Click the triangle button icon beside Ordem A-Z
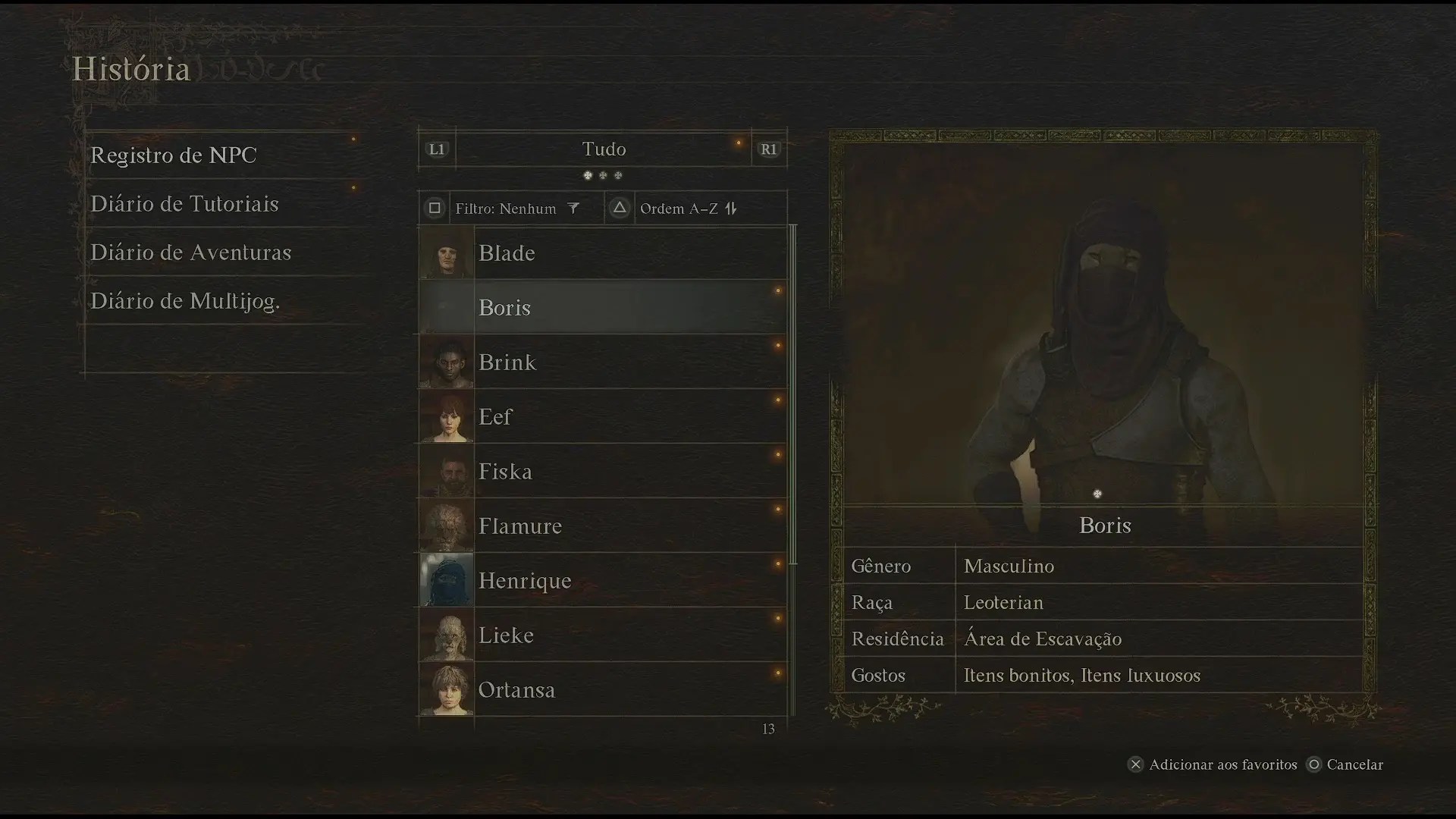Screen dimensions: 1456x819 pyautogui.click(x=619, y=208)
